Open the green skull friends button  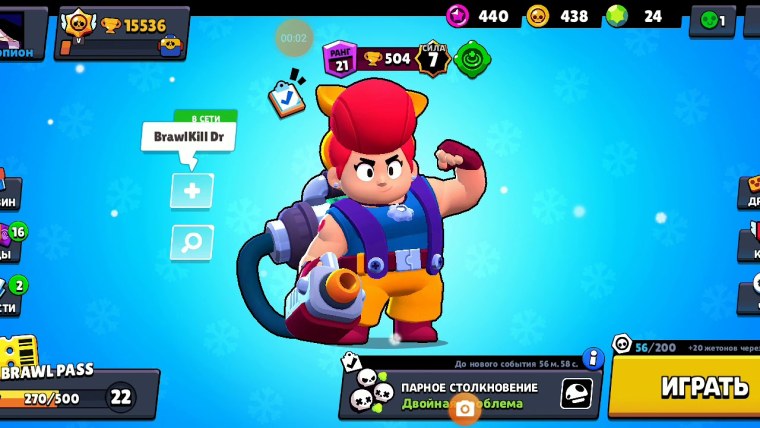click(x=712, y=19)
